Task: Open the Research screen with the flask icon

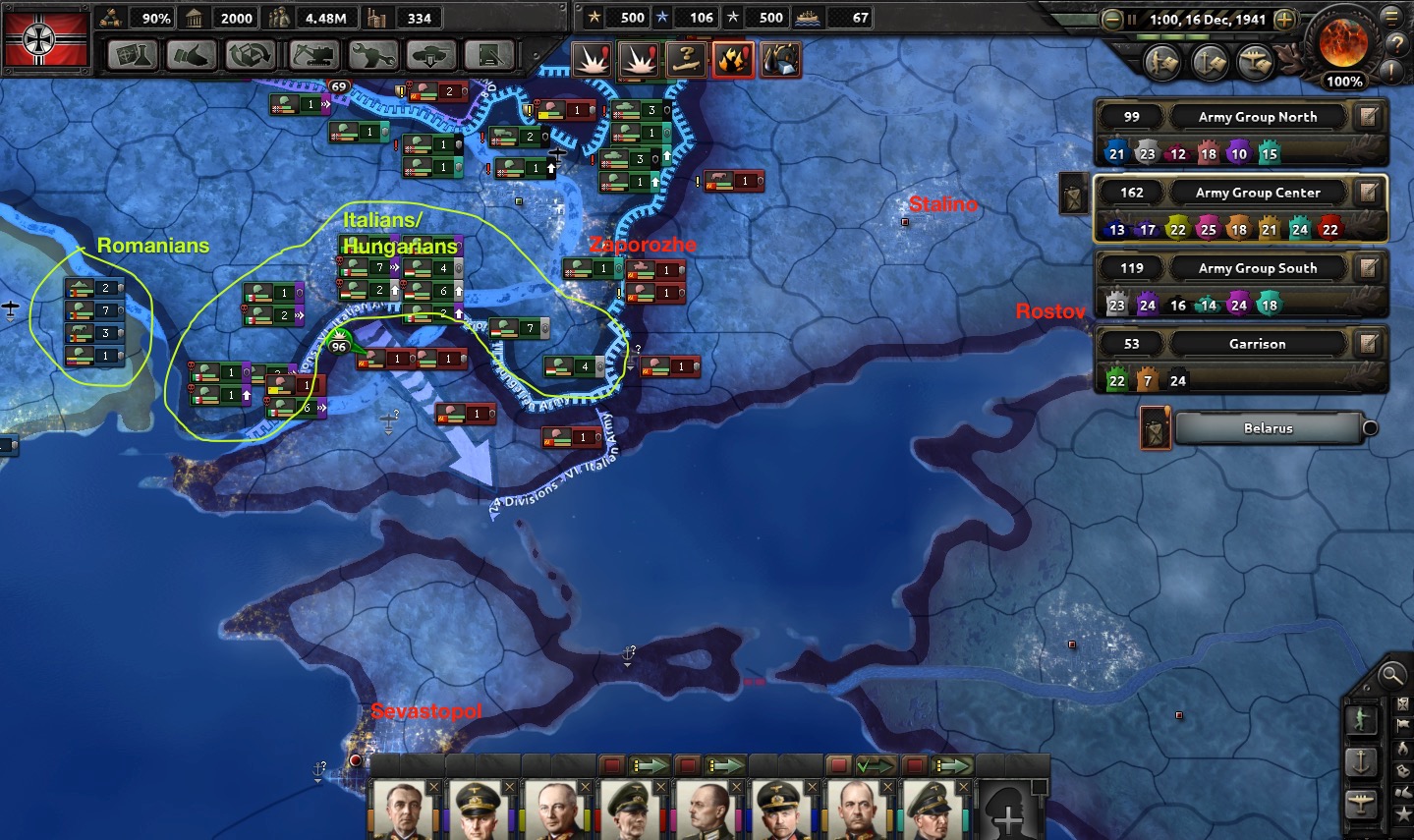Action: tap(133, 55)
